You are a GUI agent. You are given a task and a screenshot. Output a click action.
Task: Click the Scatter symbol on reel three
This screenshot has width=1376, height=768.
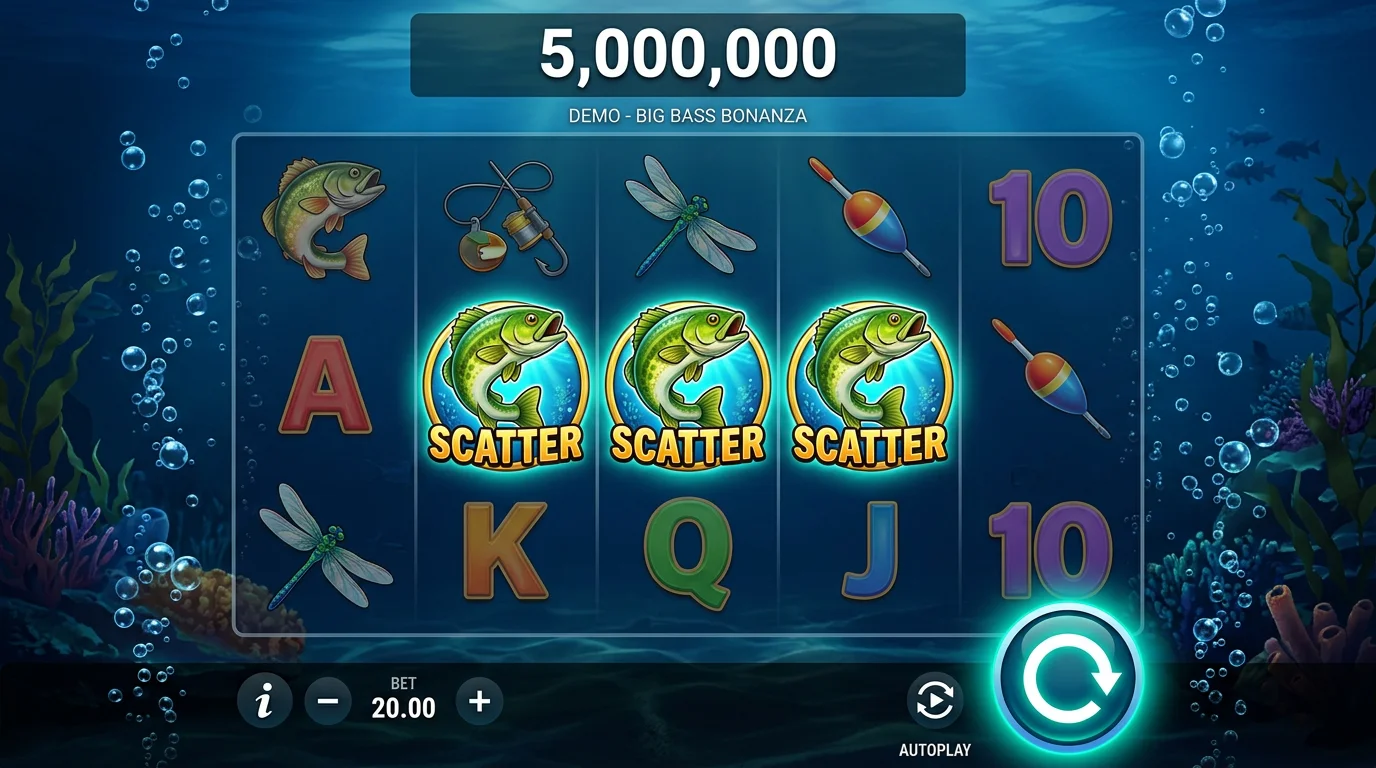[x=688, y=385]
